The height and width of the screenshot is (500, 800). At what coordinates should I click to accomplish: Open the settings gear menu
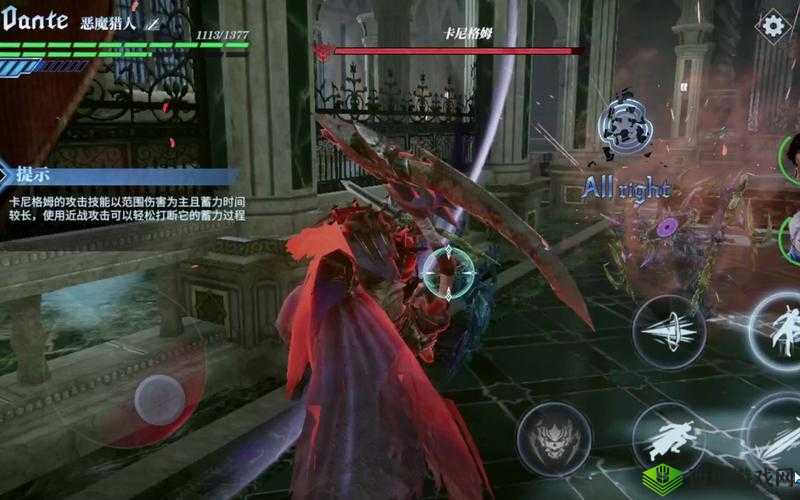[772, 25]
